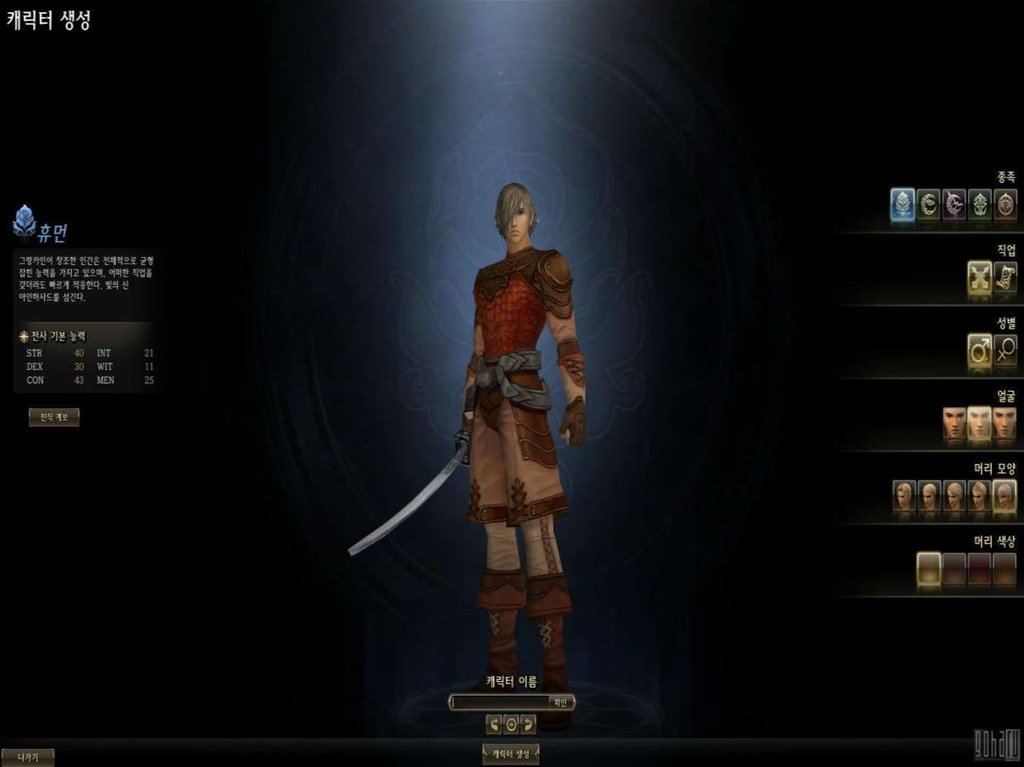This screenshot has height=767, width=1024.
Task: Choose the first hairstyle thumbnail
Action: 904,495
